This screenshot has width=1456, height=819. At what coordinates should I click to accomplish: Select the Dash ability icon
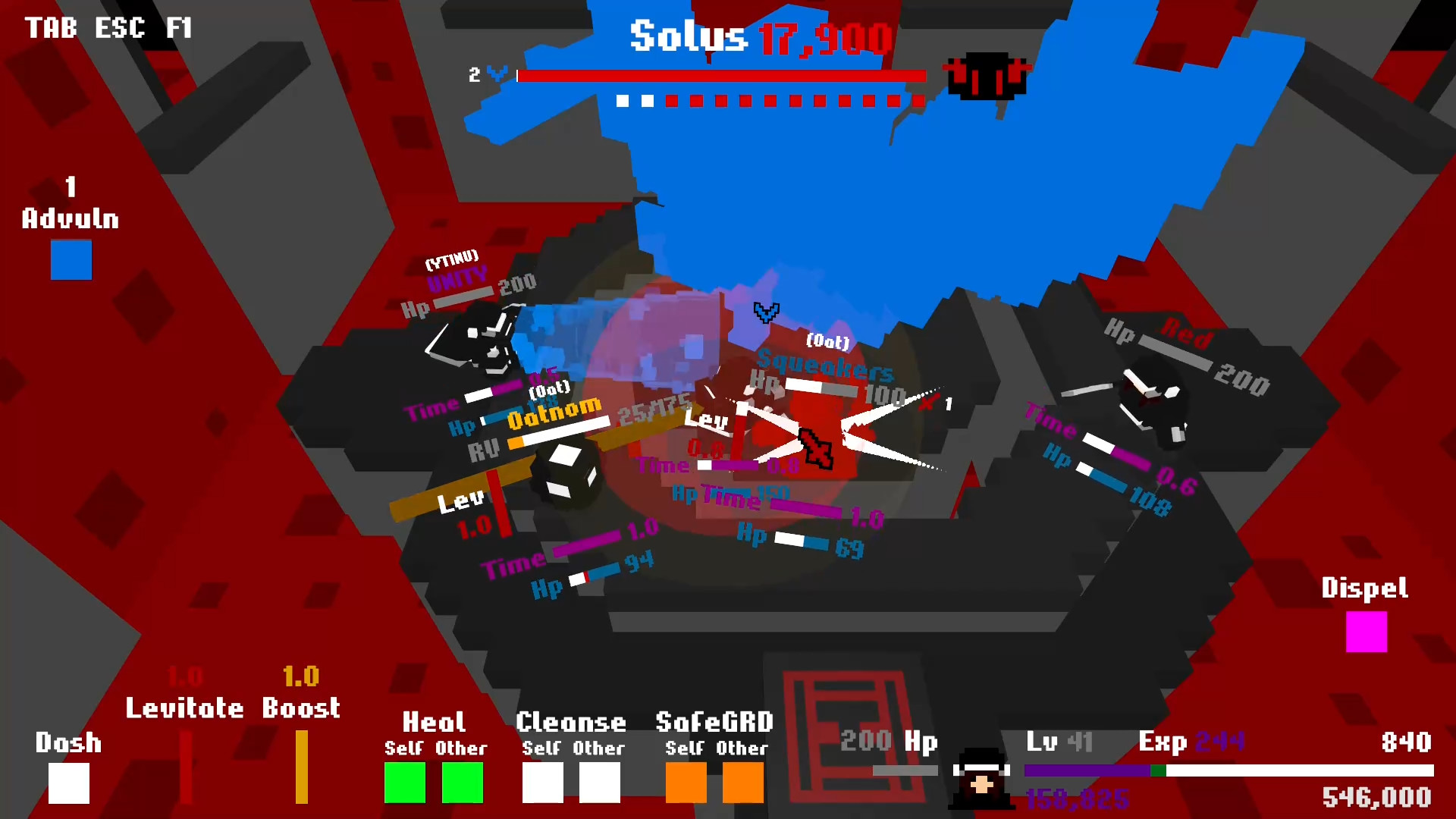click(67, 783)
